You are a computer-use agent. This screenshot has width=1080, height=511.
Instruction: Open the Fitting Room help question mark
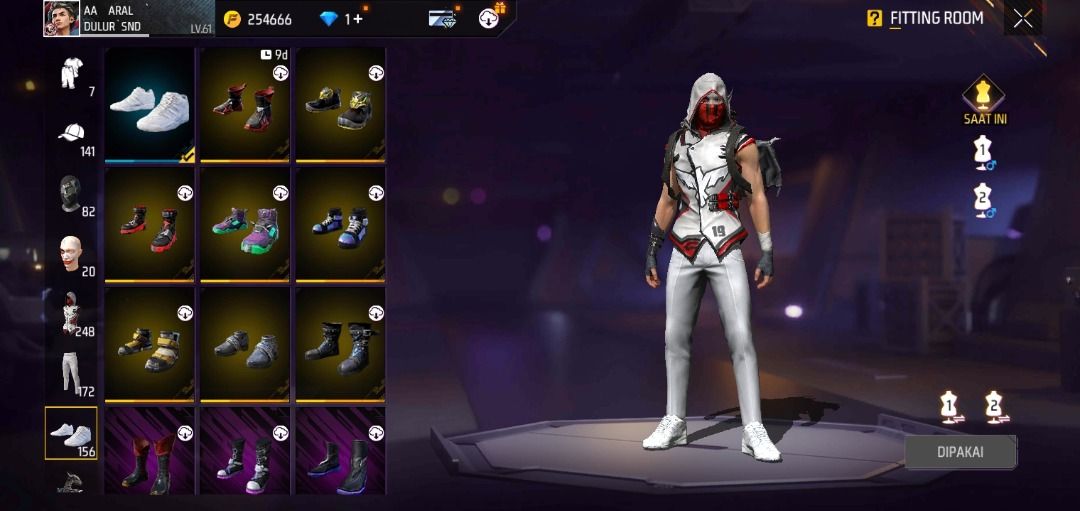(874, 18)
